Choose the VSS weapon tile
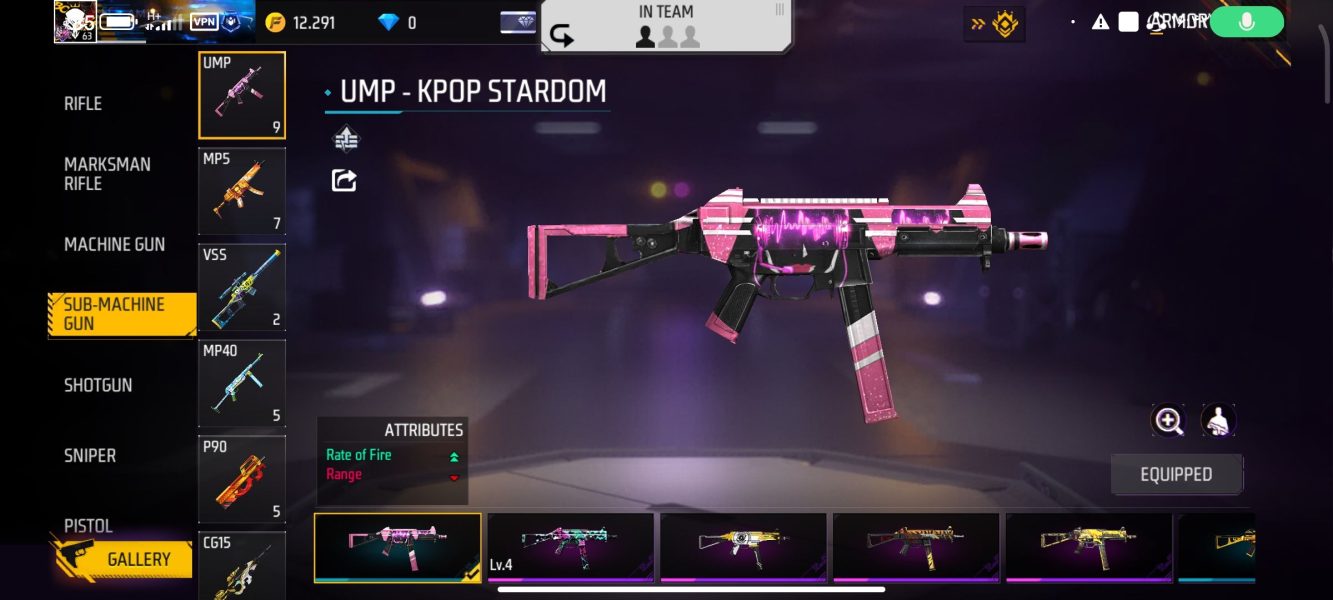This screenshot has height=600, width=1333. click(x=242, y=287)
